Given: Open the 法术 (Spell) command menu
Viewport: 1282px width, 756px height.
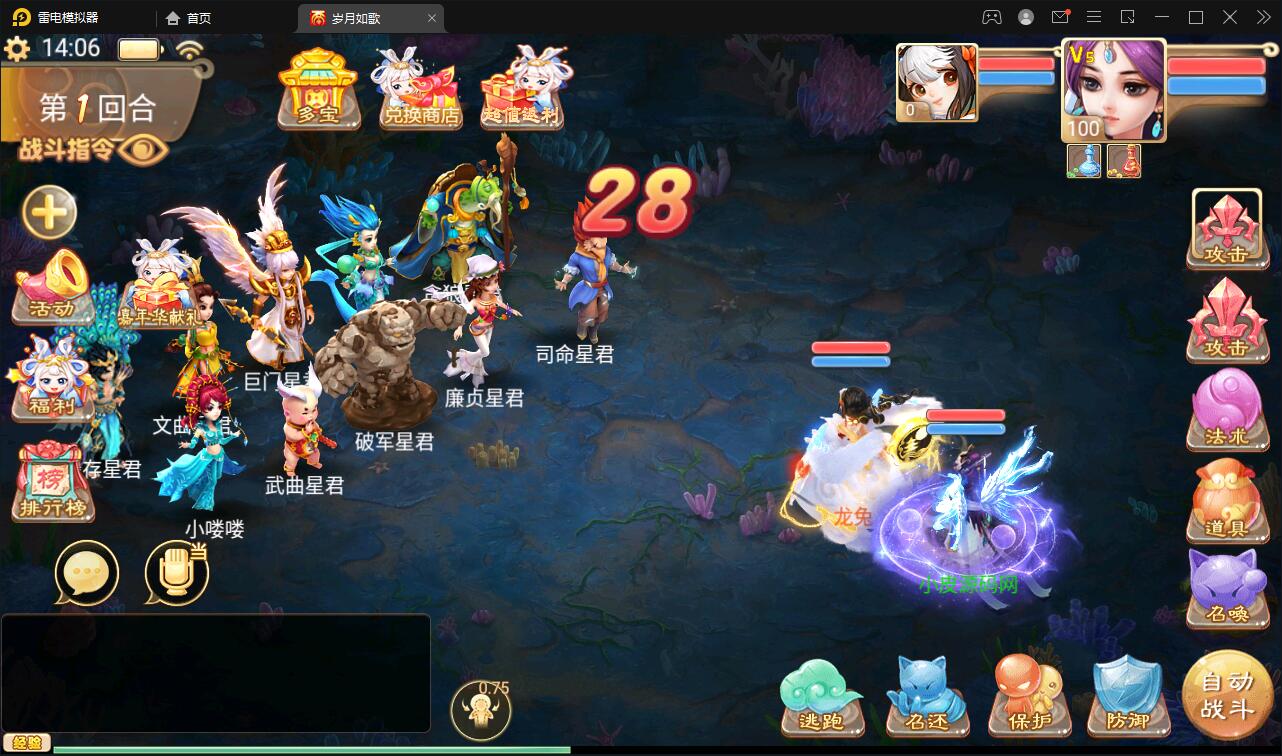Looking at the screenshot, I should point(1228,410).
